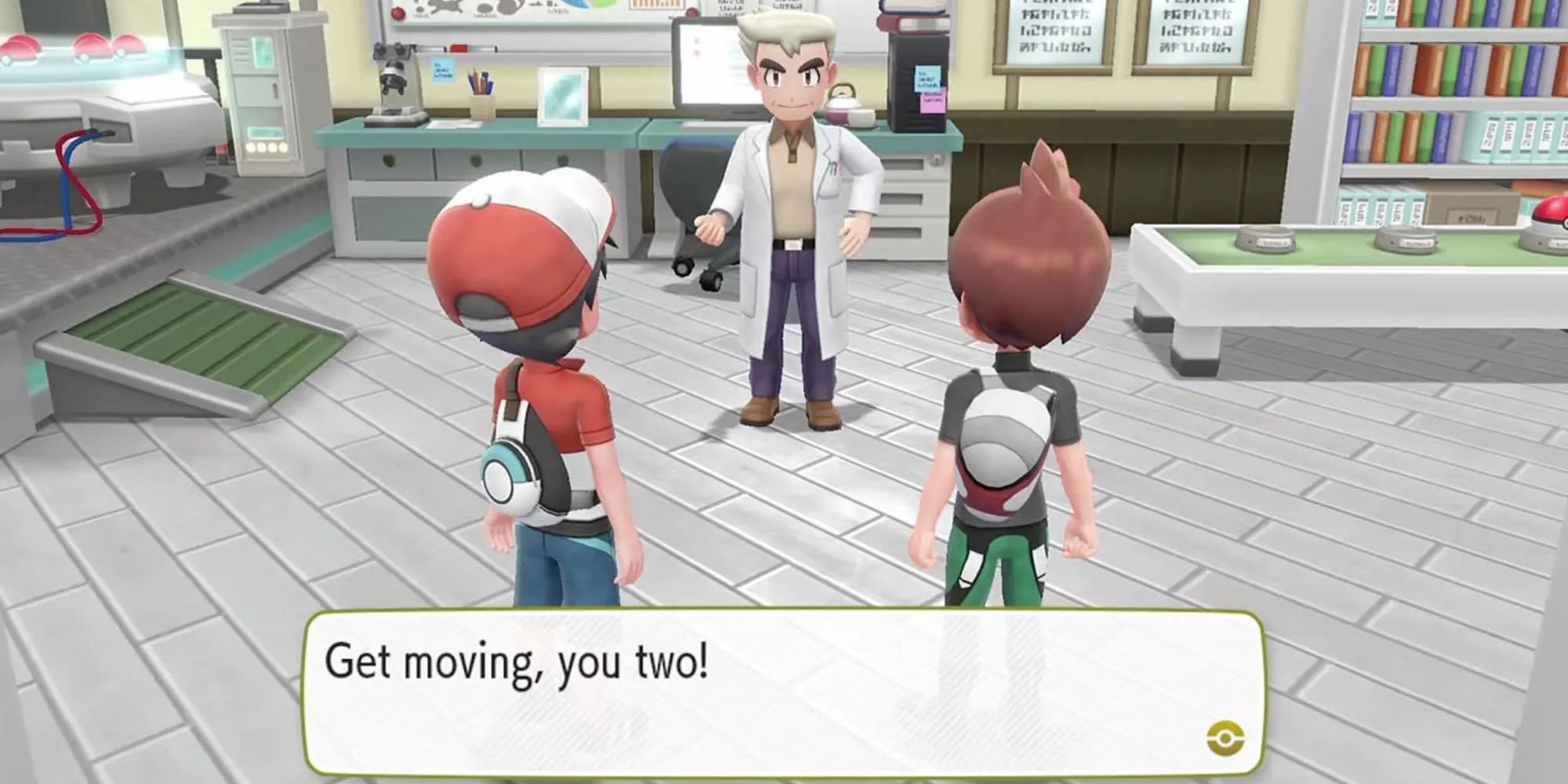The image size is (1568, 784).
Task: Click the teal kettle beside the monitor
Action: pyautogui.click(x=845, y=106)
